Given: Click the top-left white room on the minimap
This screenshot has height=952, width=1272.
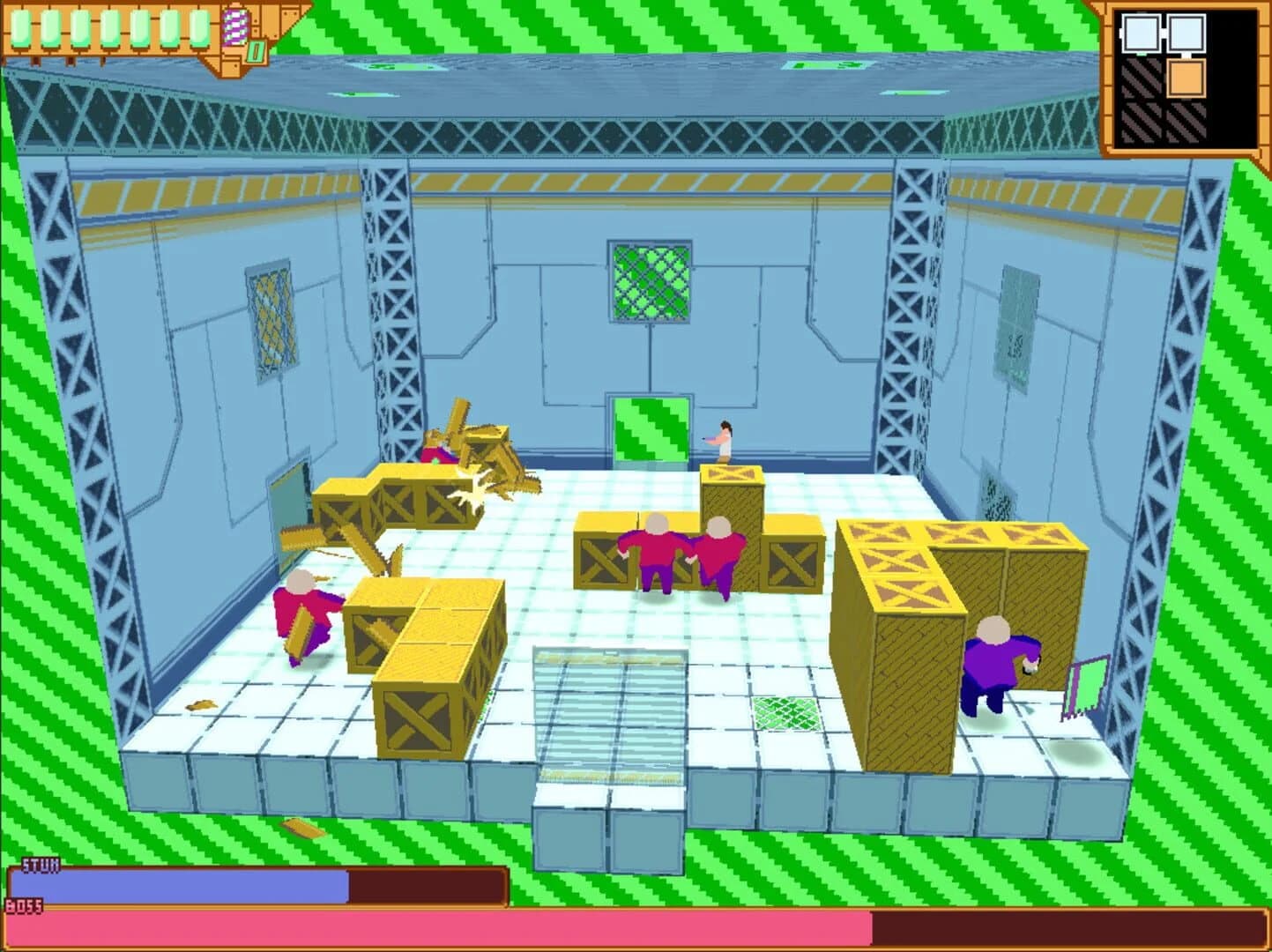Looking at the screenshot, I should tap(1141, 32).
